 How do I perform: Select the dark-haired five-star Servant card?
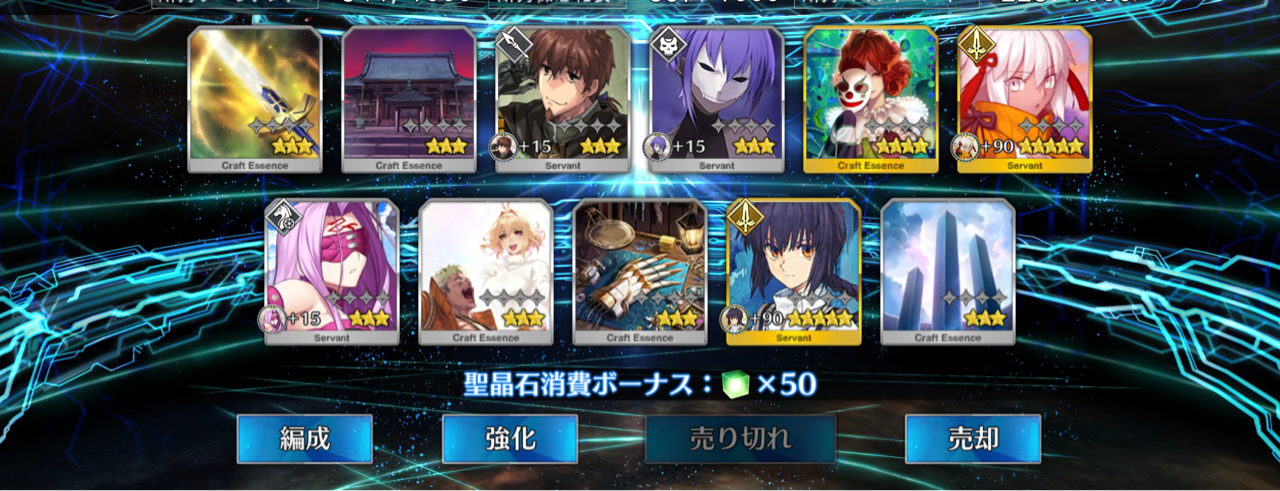(794, 272)
